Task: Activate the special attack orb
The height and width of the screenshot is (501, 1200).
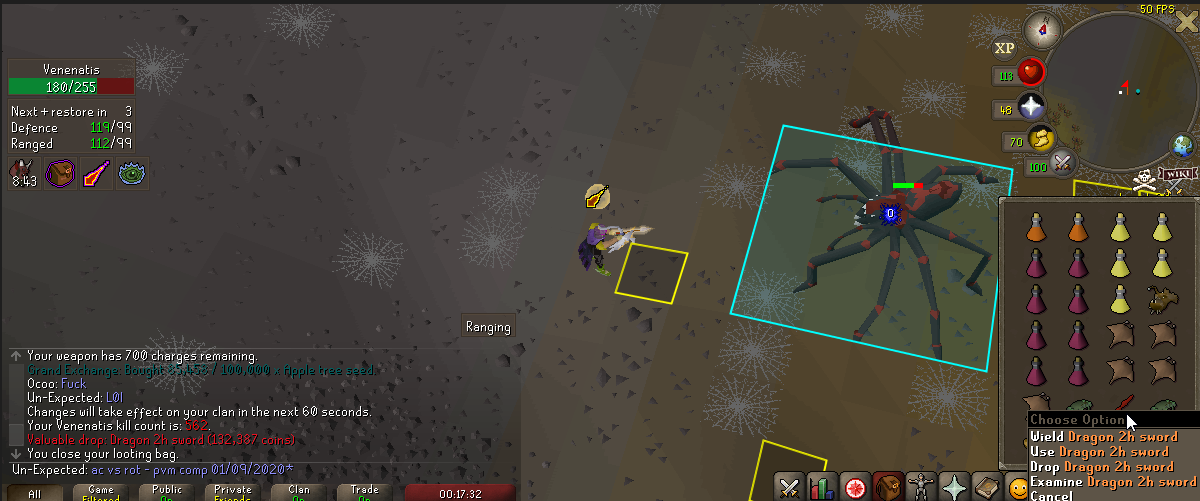Action: point(1062,162)
